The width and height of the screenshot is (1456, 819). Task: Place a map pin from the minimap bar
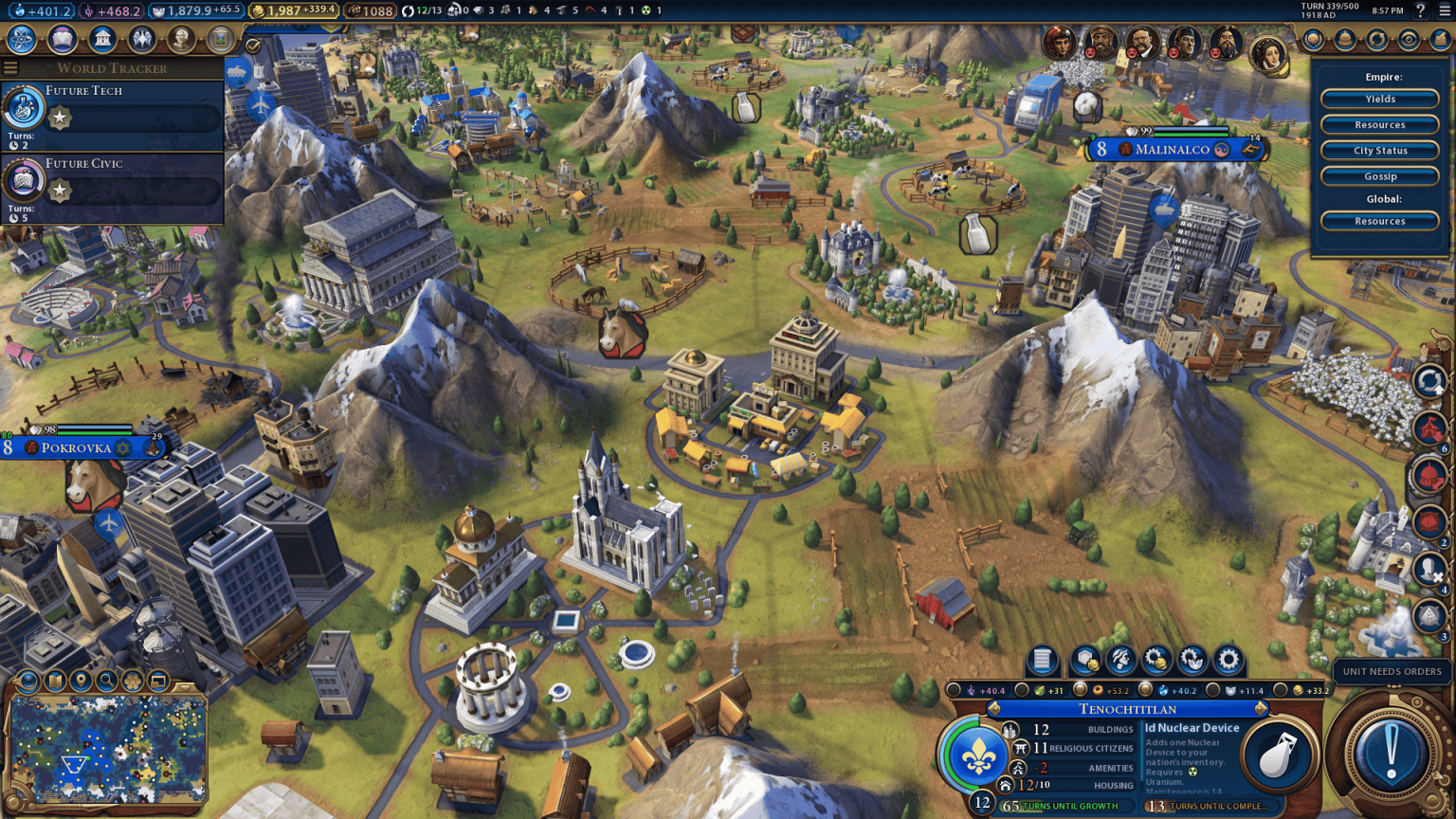(x=80, y=681)
